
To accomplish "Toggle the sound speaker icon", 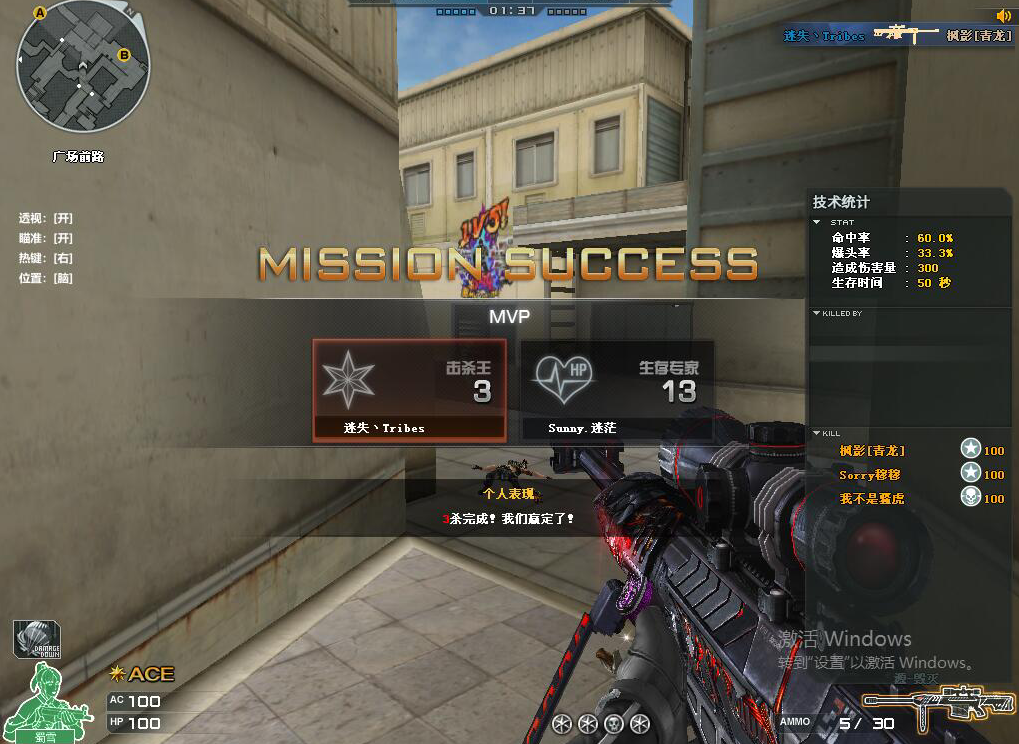I will point(1003,15).
